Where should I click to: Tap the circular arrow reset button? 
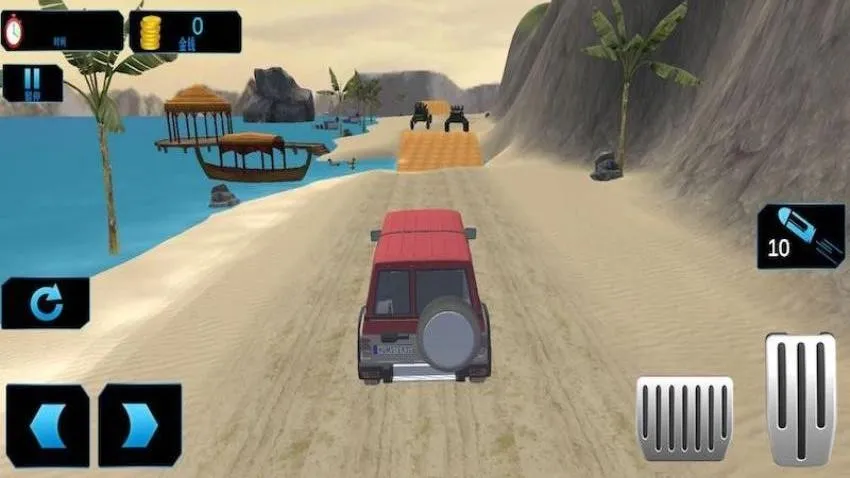[45, 303]
